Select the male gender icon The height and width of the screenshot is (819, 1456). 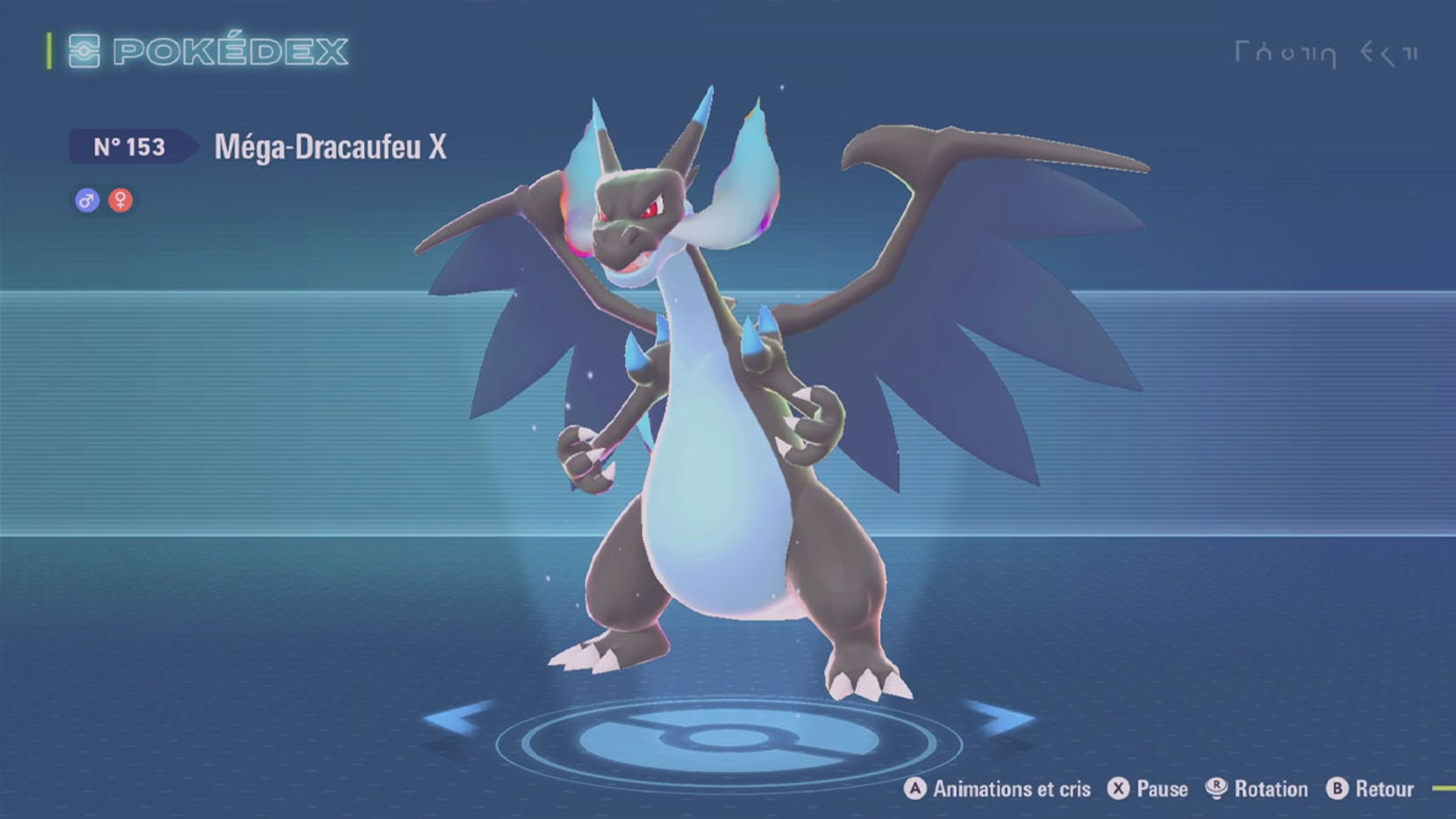click(87, 200)
